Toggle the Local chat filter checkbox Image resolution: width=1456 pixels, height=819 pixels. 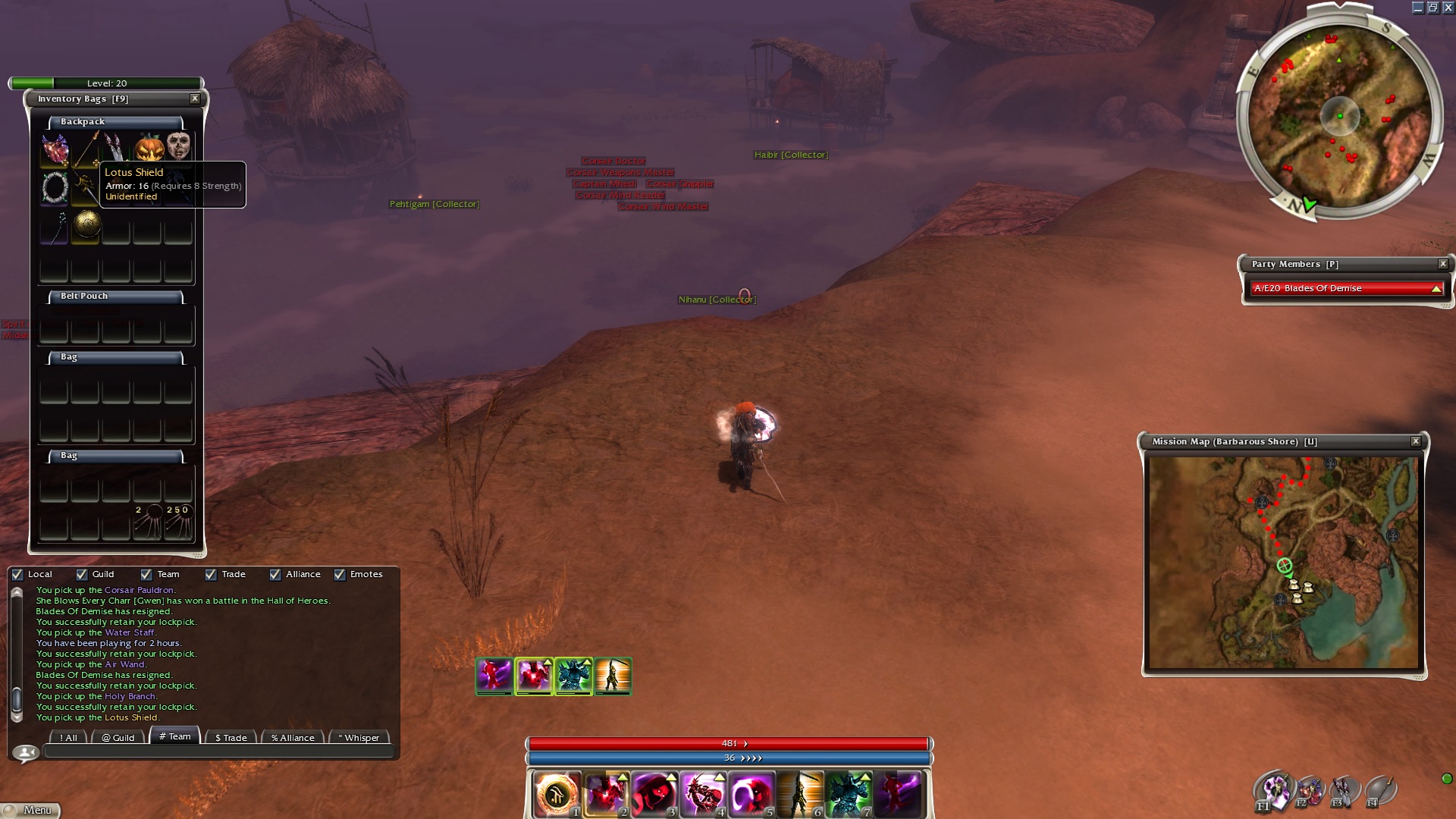pos(17,575)
